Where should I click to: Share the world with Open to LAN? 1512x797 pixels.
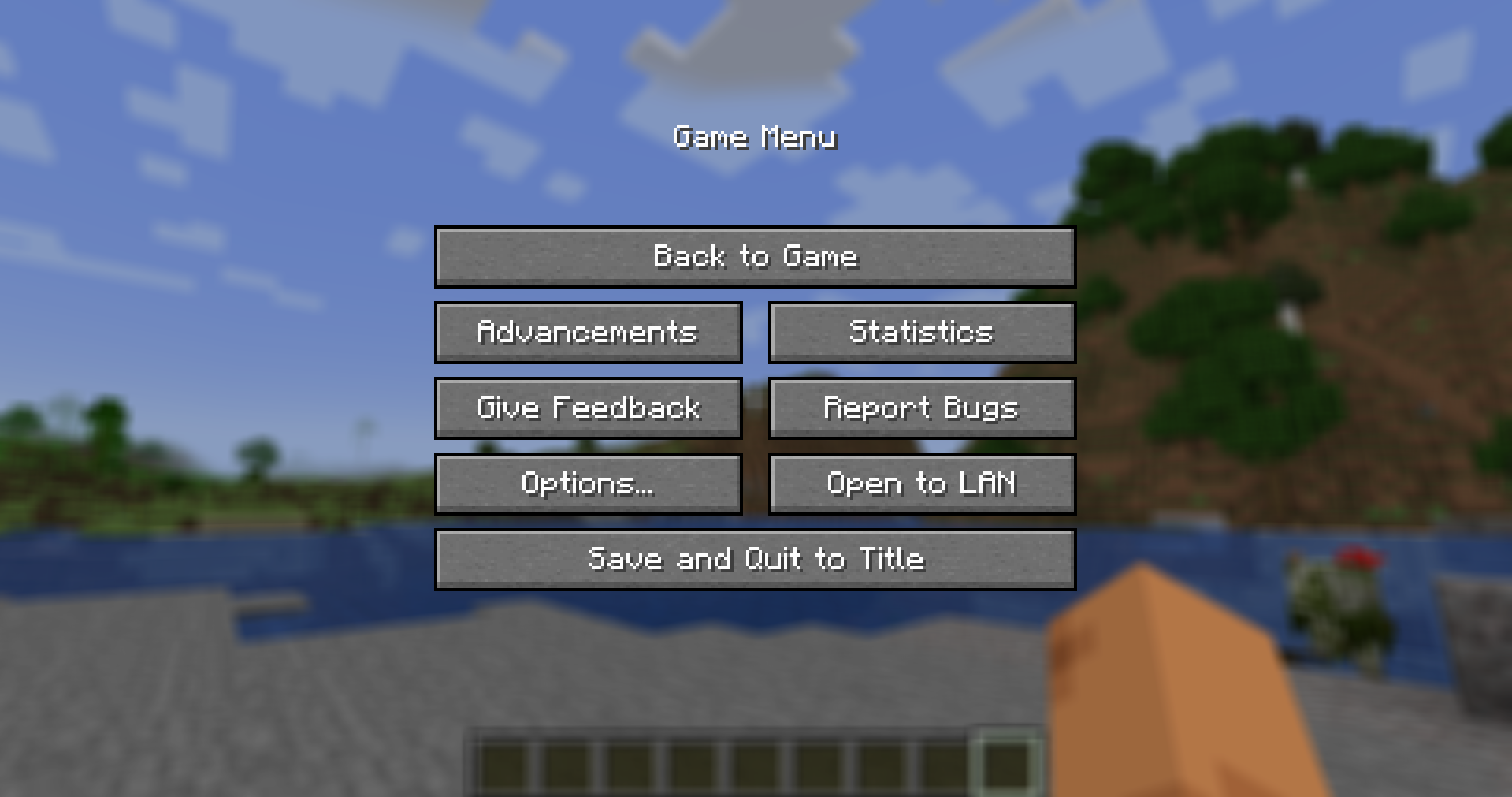coord(921,483)
